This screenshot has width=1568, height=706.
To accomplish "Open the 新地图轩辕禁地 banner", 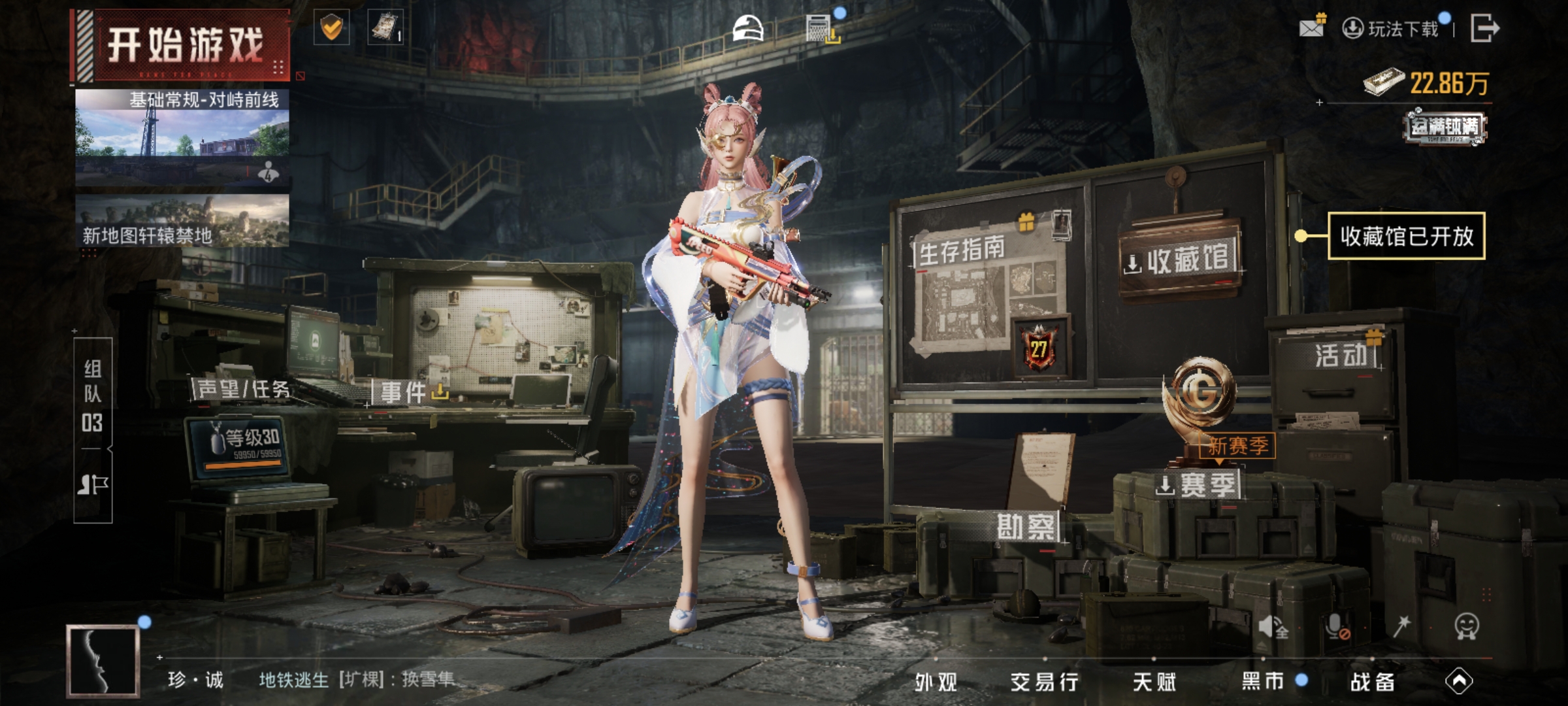I will click(x=182, y=222).
